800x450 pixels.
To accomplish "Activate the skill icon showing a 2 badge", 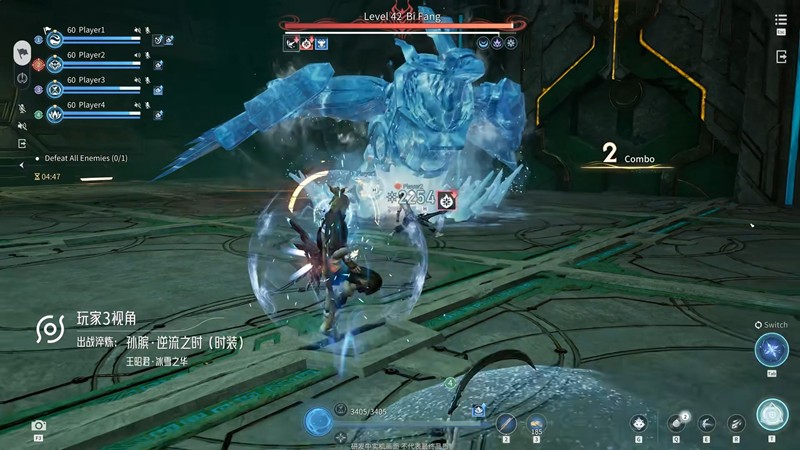I will pos(675,422).
